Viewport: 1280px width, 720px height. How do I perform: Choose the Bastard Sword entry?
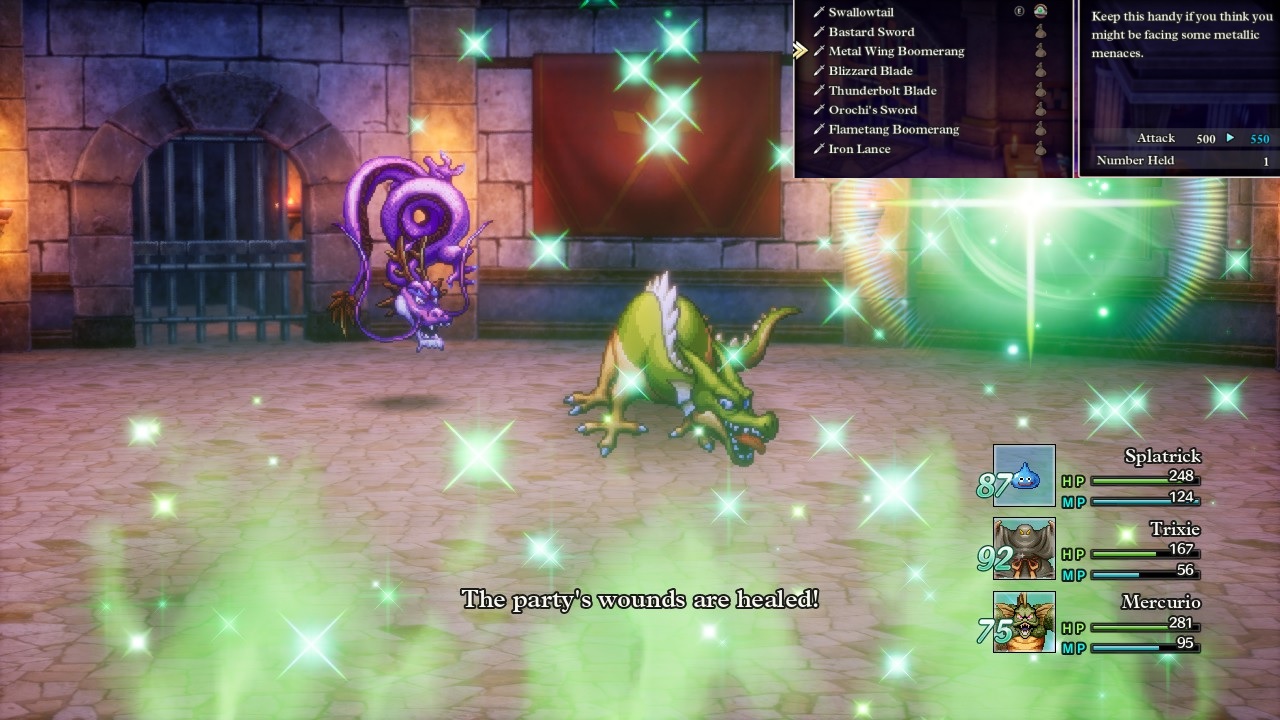(871, 32)
